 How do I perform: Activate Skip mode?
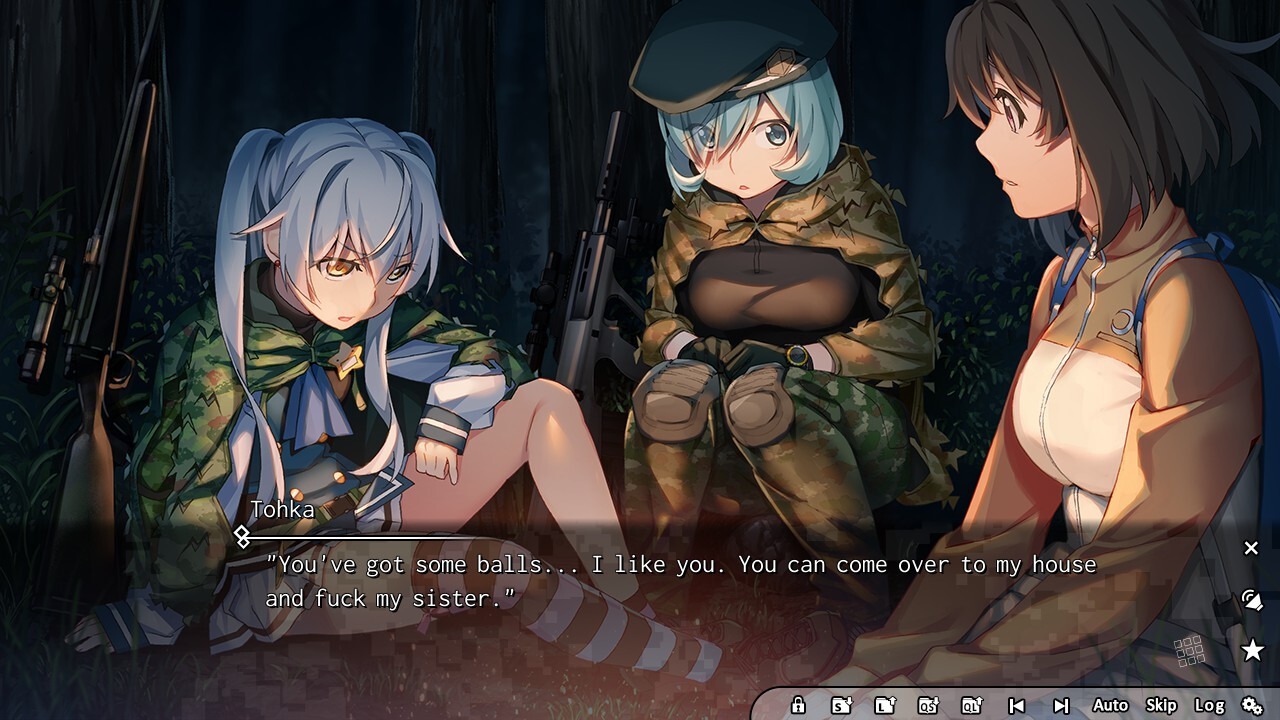1161,705
